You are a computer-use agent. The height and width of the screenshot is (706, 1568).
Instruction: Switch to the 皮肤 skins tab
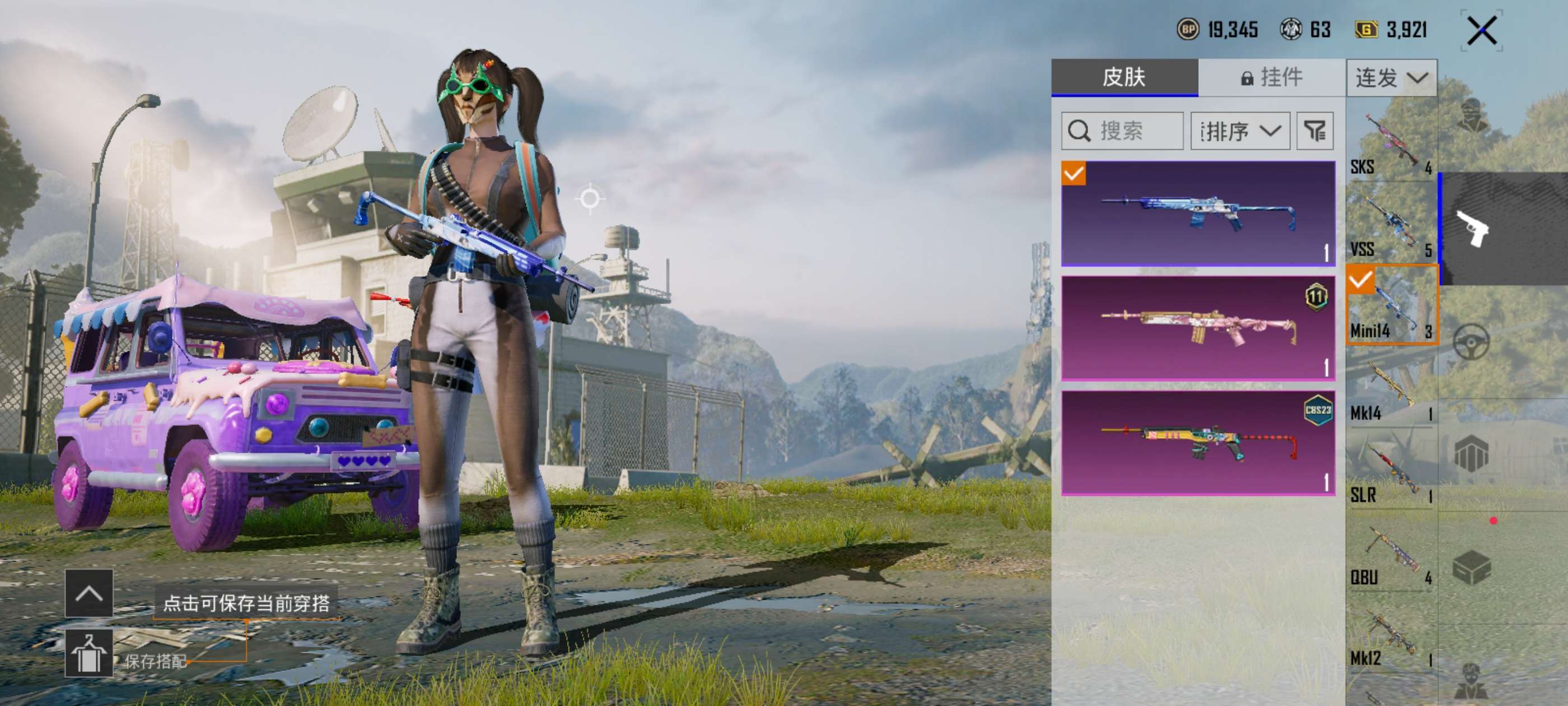point(1124,77)
